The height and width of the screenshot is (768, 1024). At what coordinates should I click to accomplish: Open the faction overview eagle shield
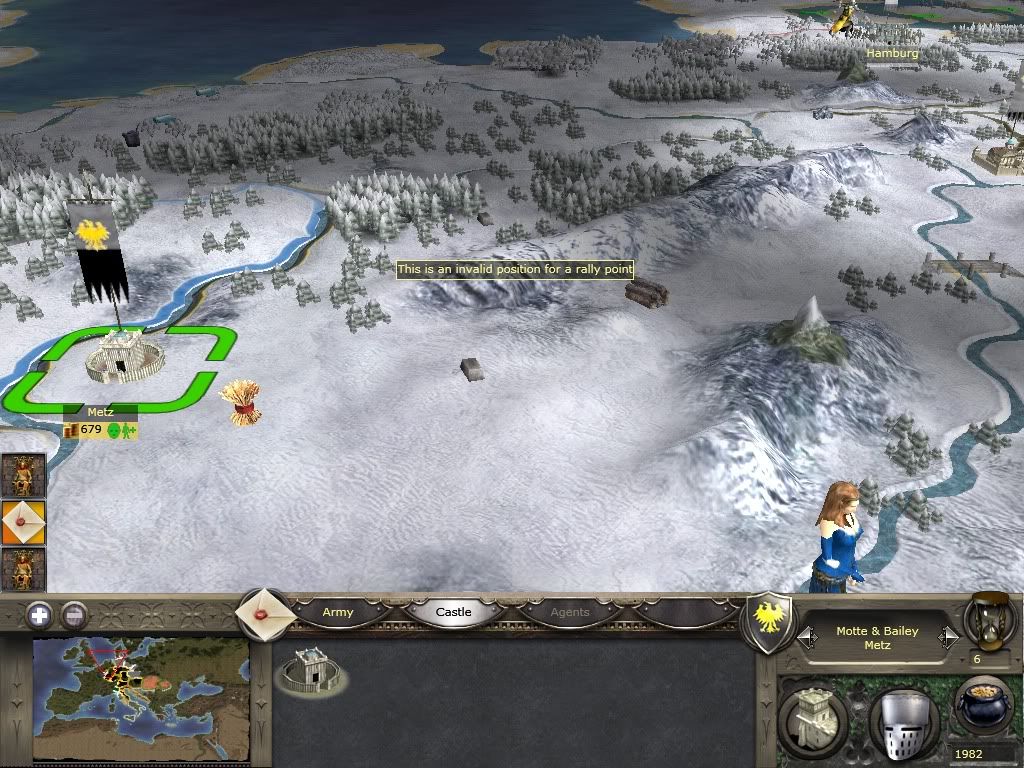click(770, 621)
